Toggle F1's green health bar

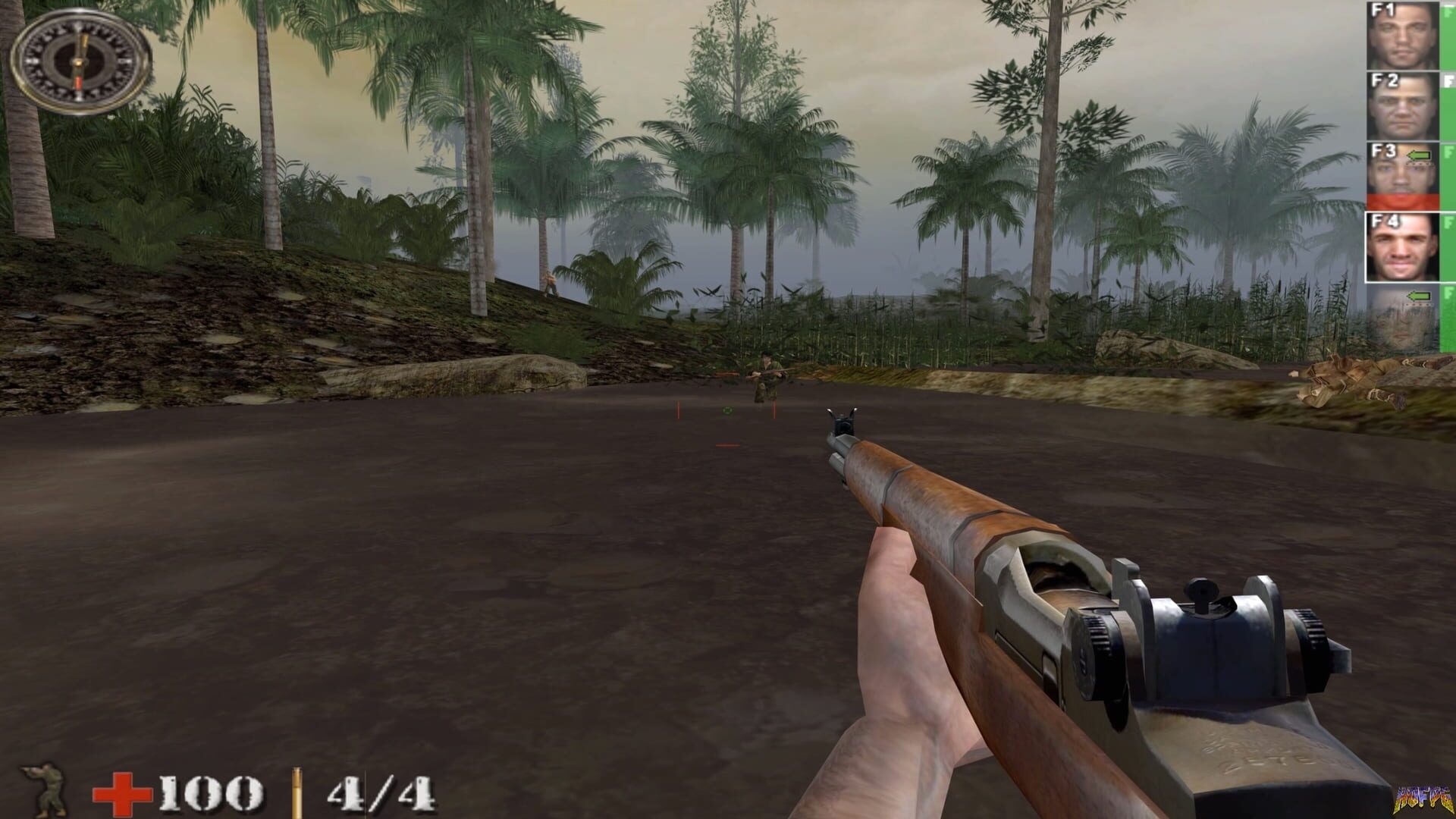coord(1447,33)
